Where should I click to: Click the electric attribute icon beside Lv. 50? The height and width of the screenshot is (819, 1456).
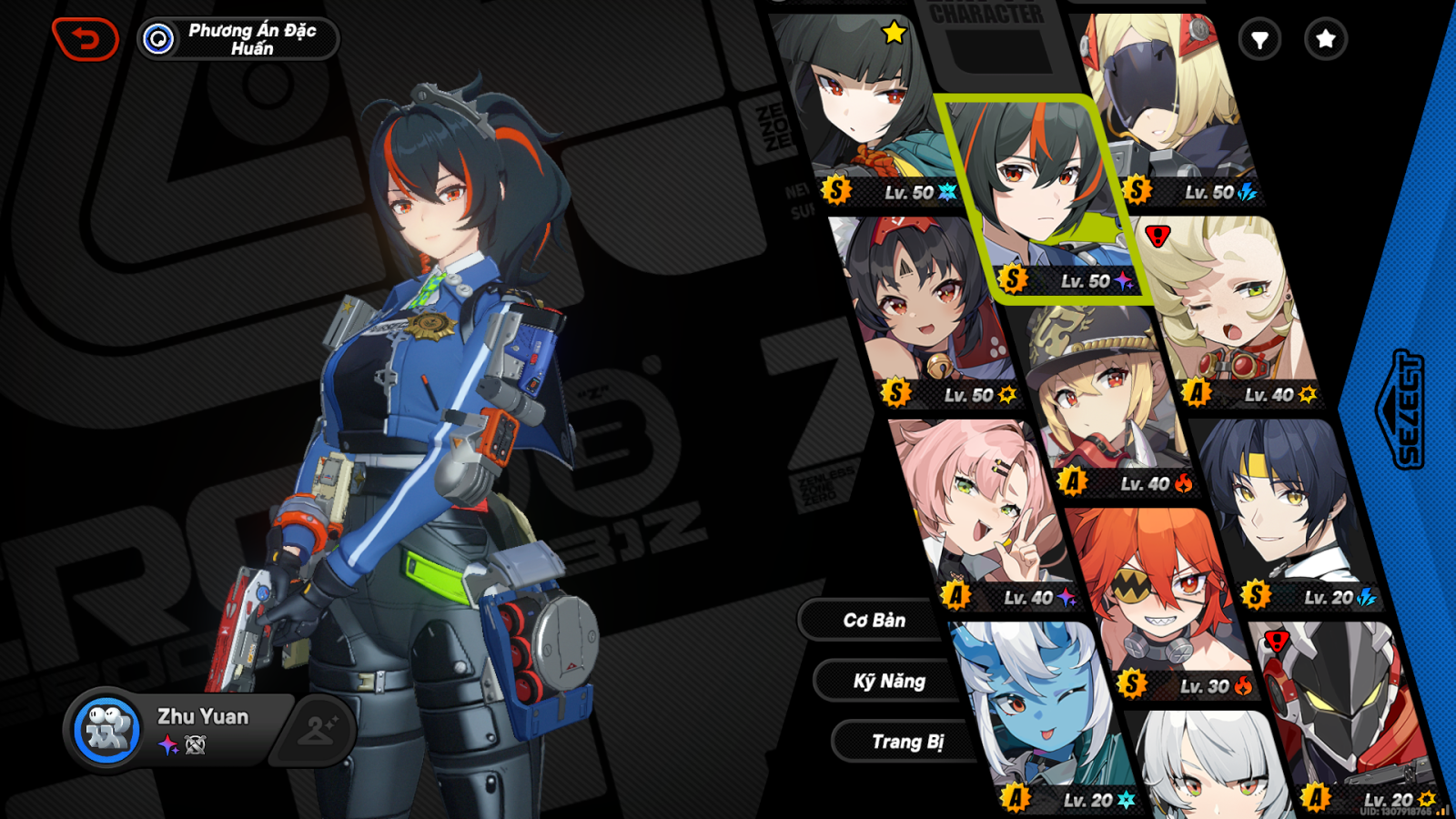tap(1246, 191)
